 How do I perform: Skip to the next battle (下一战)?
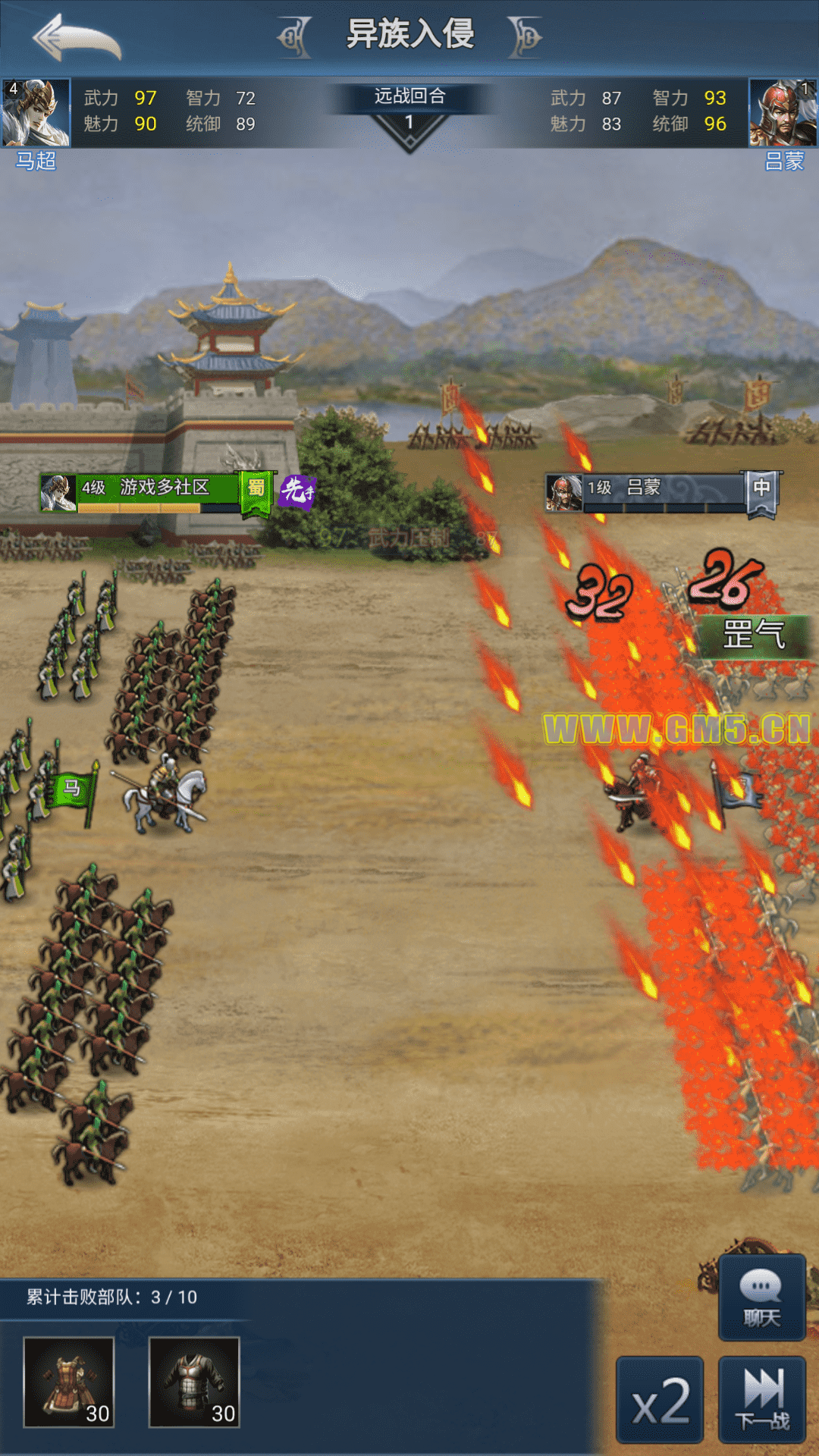click(x=762, y=1400)
